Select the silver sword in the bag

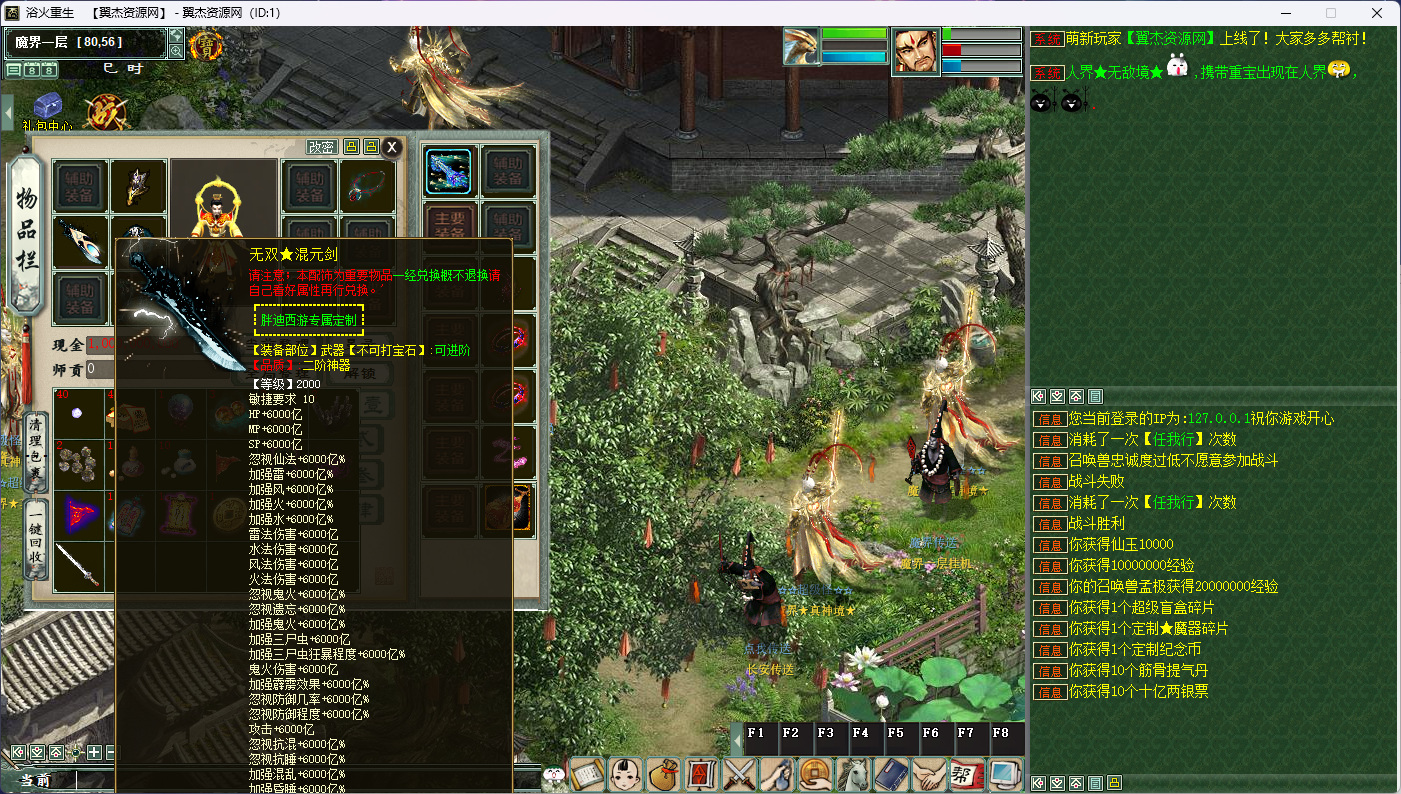[x=77, y=566]
